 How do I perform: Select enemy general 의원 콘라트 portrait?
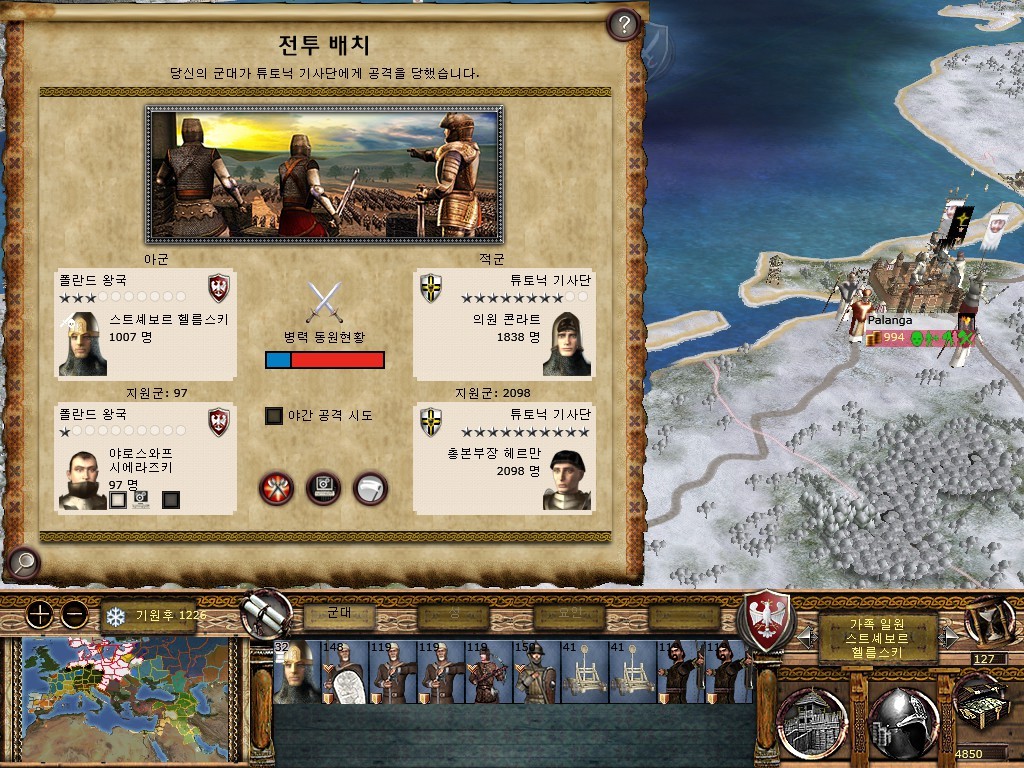pos(567,345)
